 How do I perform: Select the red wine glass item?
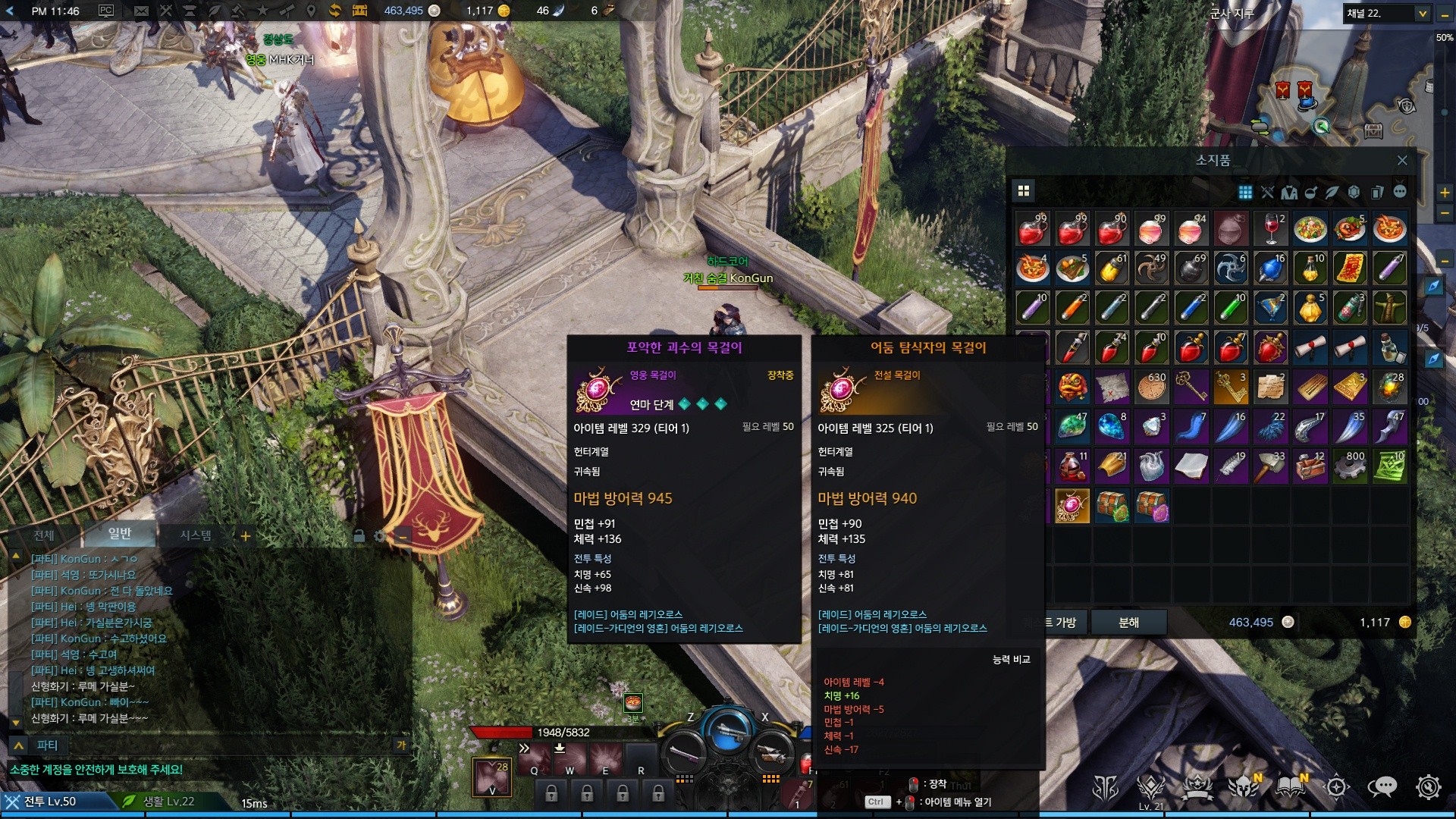click(1271, 228)
